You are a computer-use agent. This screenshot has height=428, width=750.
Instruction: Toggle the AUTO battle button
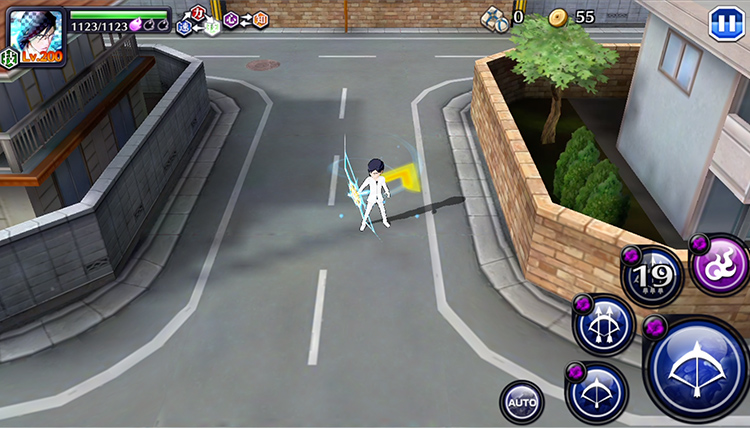(522, 402)
